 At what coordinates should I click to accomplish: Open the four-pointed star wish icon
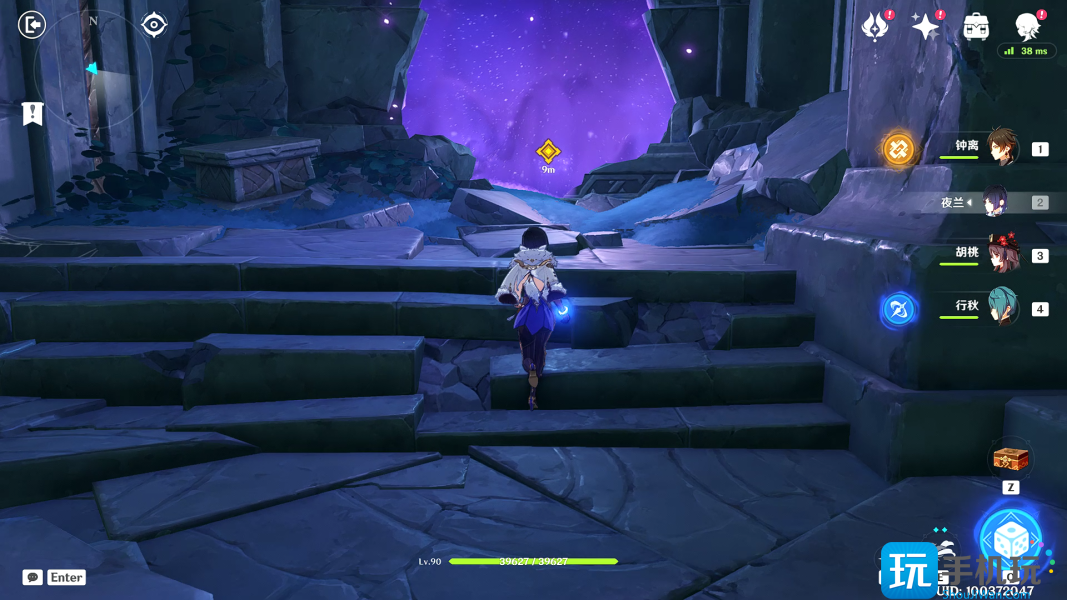(x=926, y=27)
